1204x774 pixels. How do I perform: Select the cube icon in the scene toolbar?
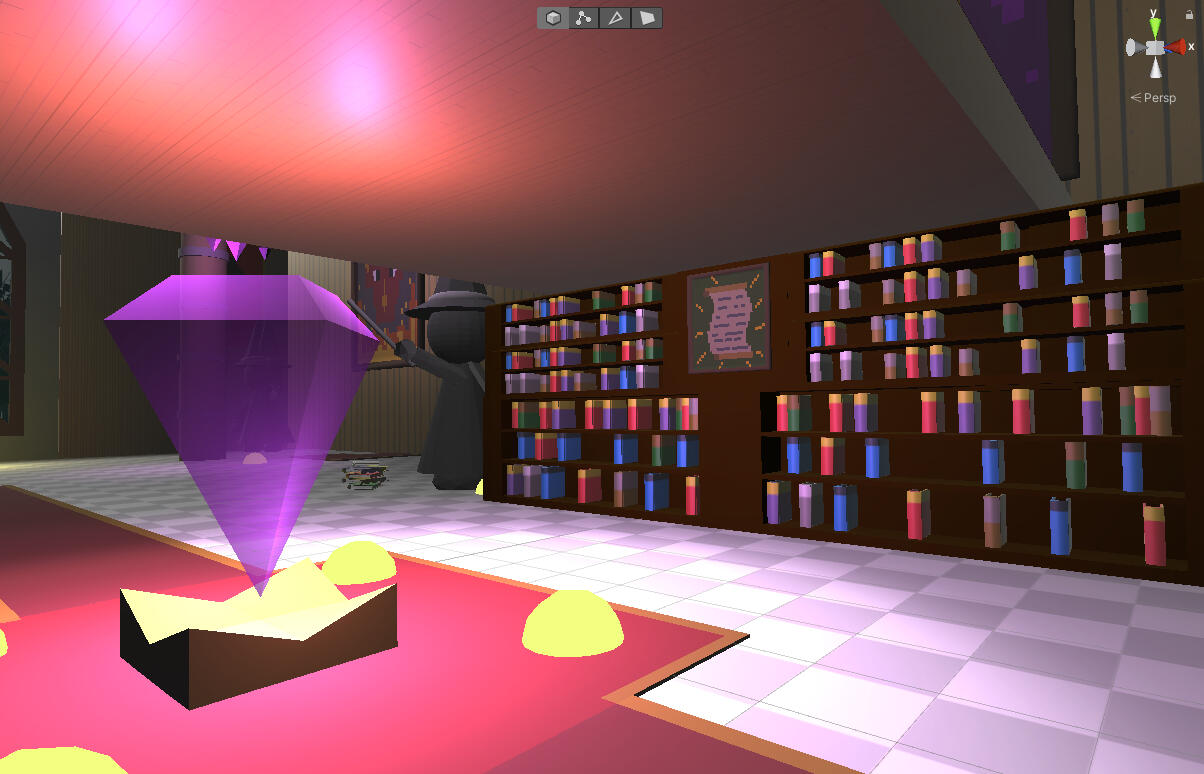pyautogui.click(x=553, y=18)
